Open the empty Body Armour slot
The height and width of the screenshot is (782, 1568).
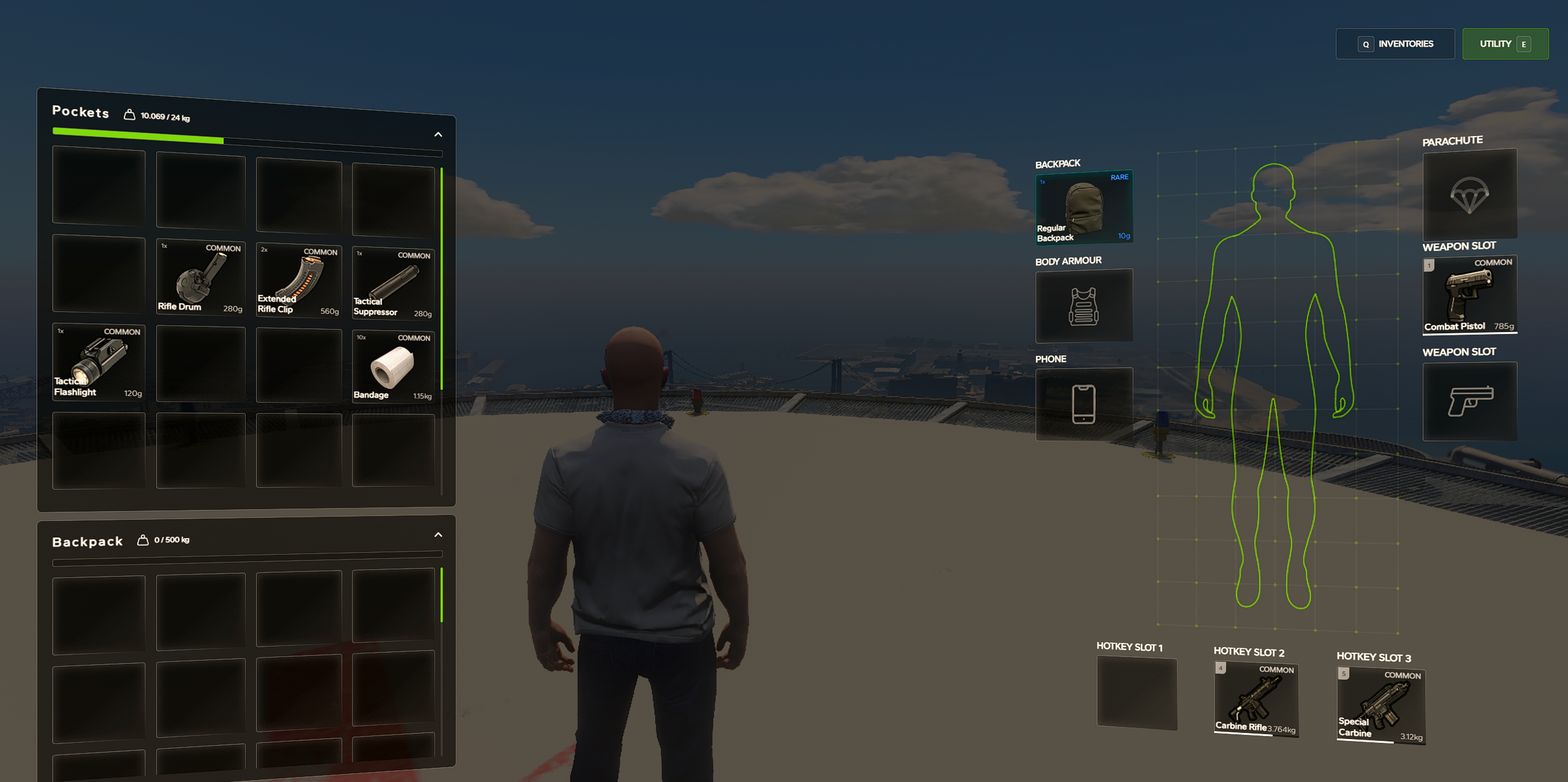(1083, 306)
